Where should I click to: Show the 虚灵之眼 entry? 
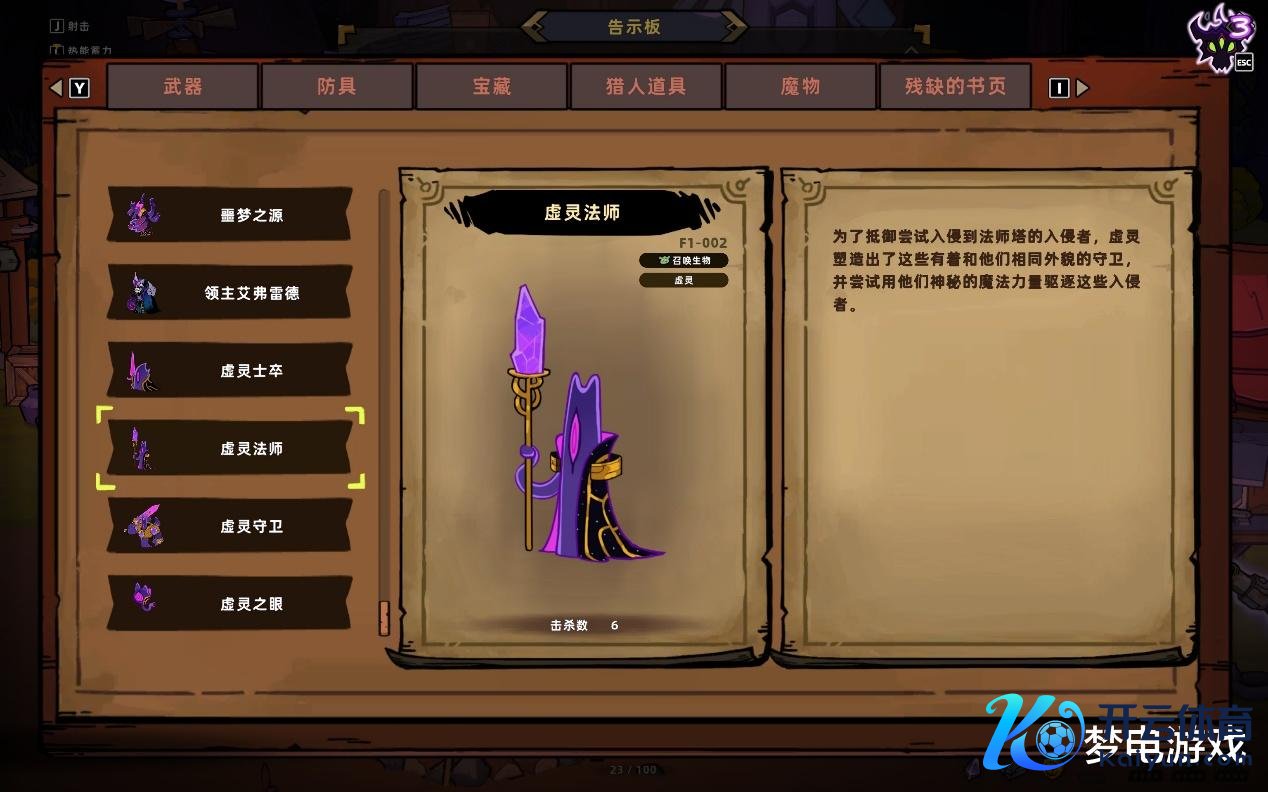click(x=229, y=603)
